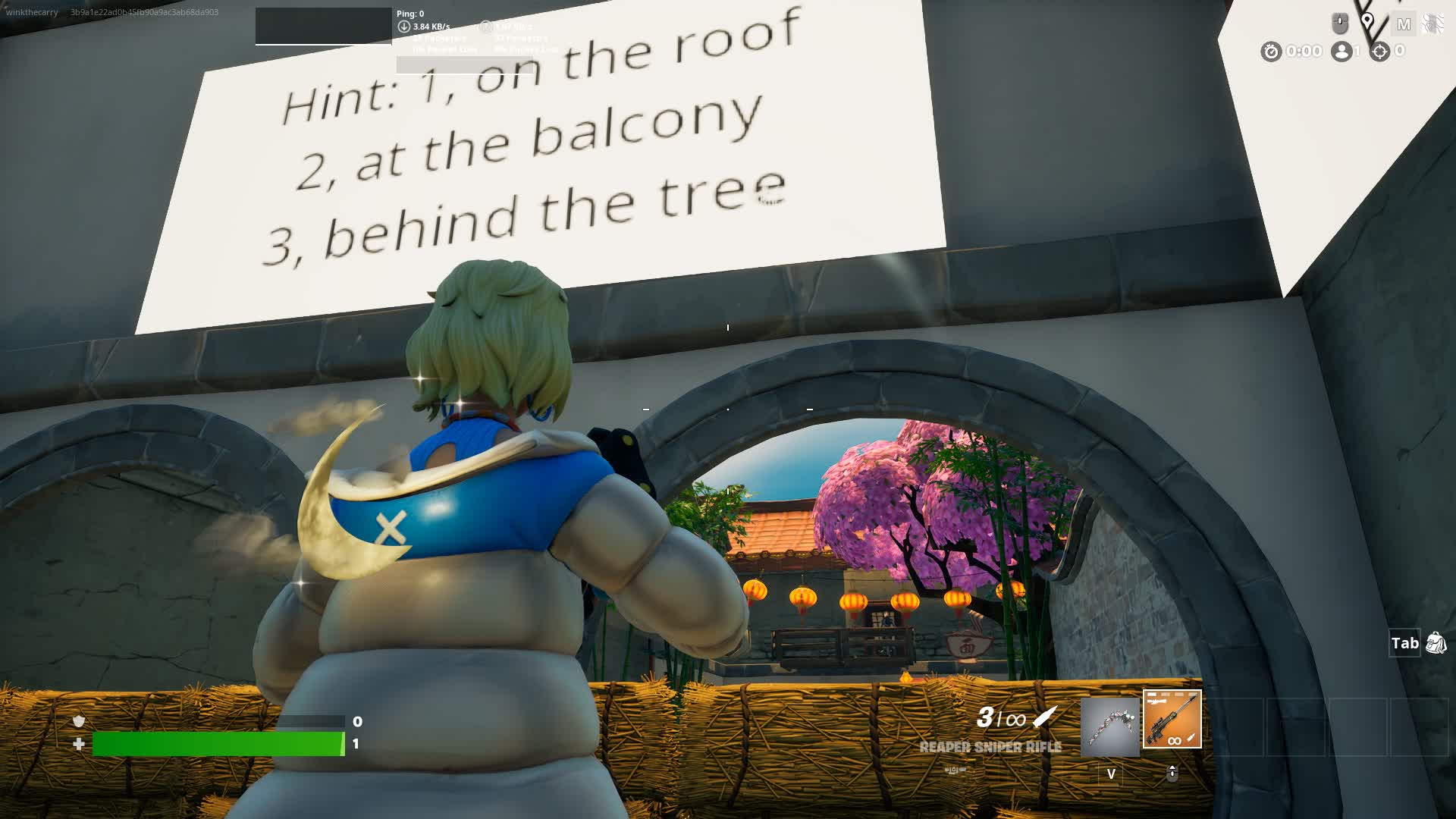
Task: Click the eliminations crosshair counter icon
Action: coord(1379,52)
